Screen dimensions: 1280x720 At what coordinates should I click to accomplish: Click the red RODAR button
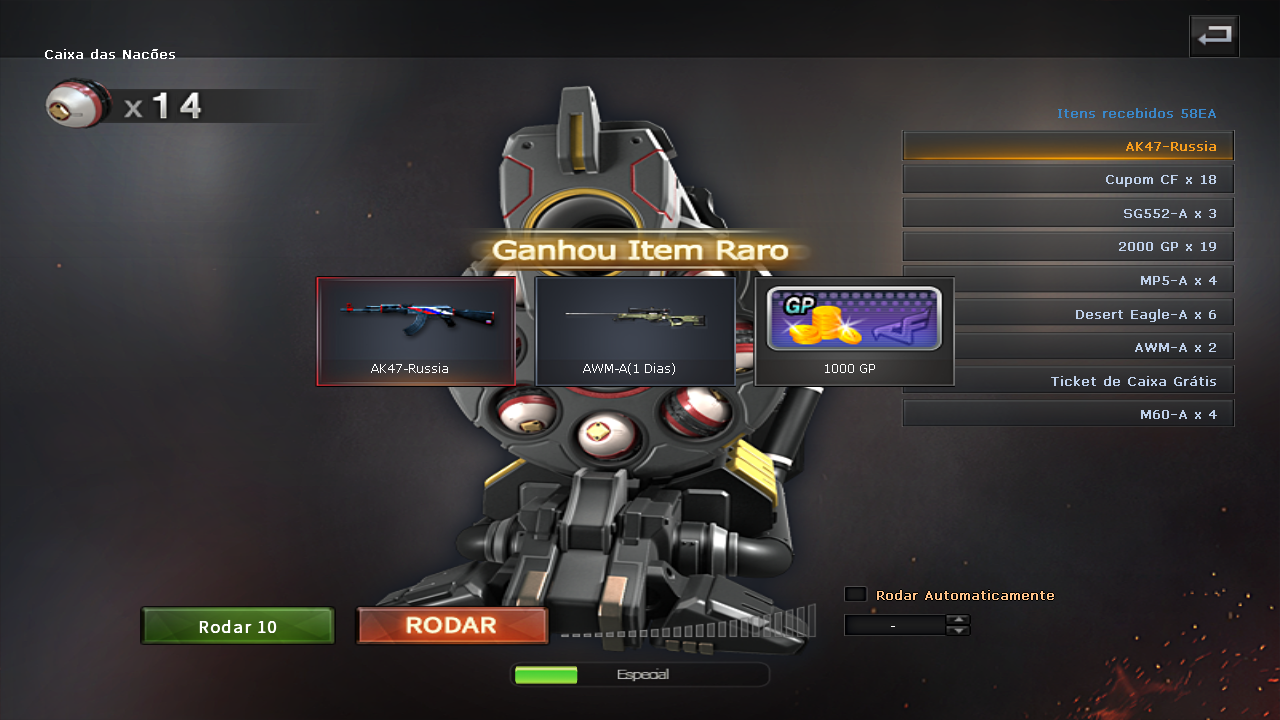coord(452,626)
